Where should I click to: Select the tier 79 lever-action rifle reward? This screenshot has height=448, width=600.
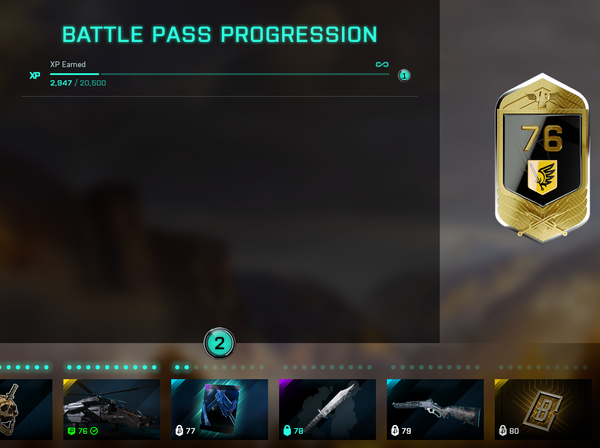click(x=435, y=409)
